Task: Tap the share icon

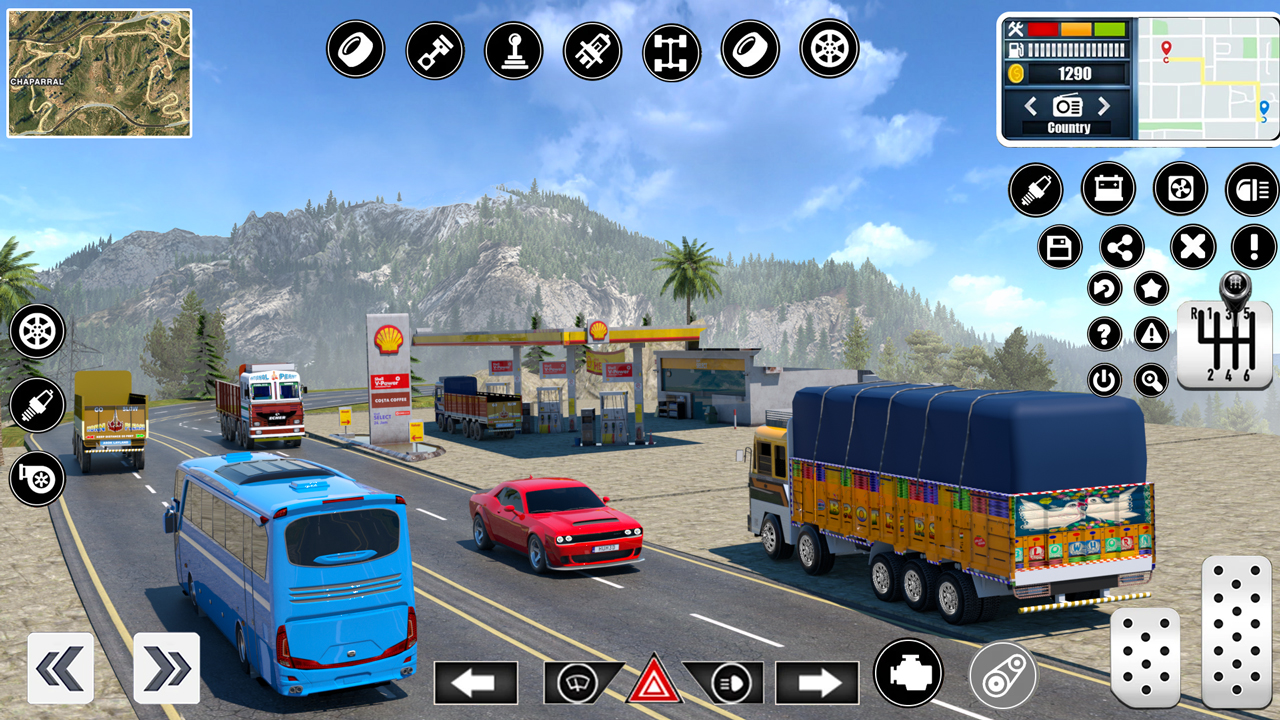Action: [x=1121, y=247]
